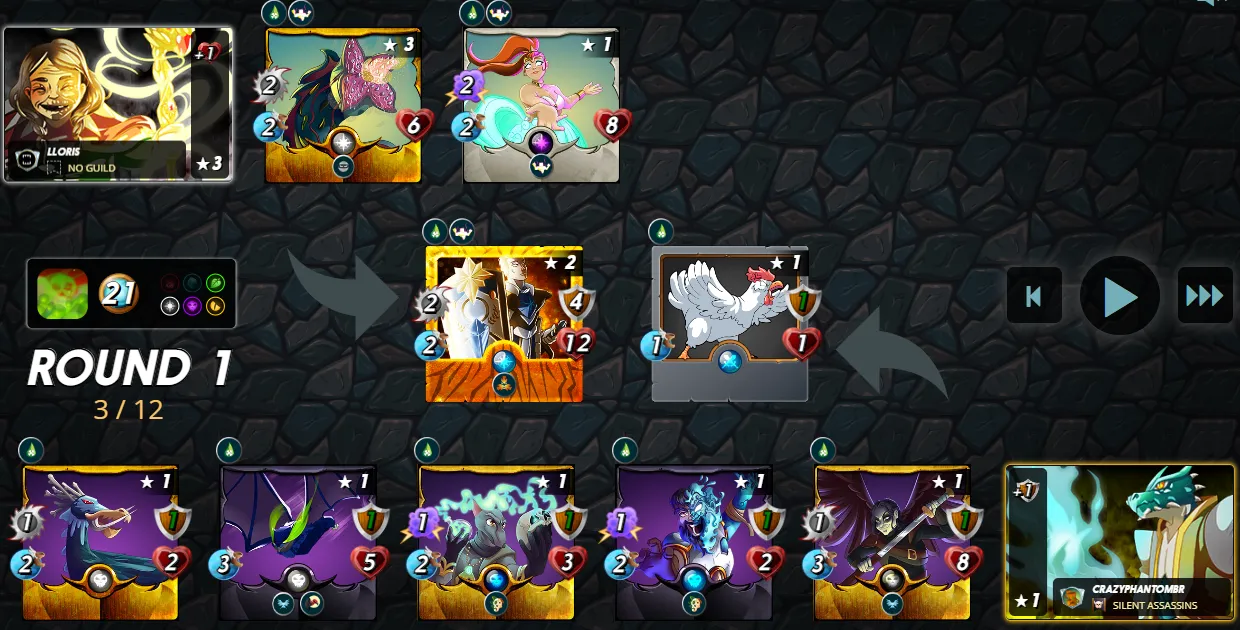Screen dimensions: 1240x630
Task: Skip back to battle start
Action: (1034, 296)
